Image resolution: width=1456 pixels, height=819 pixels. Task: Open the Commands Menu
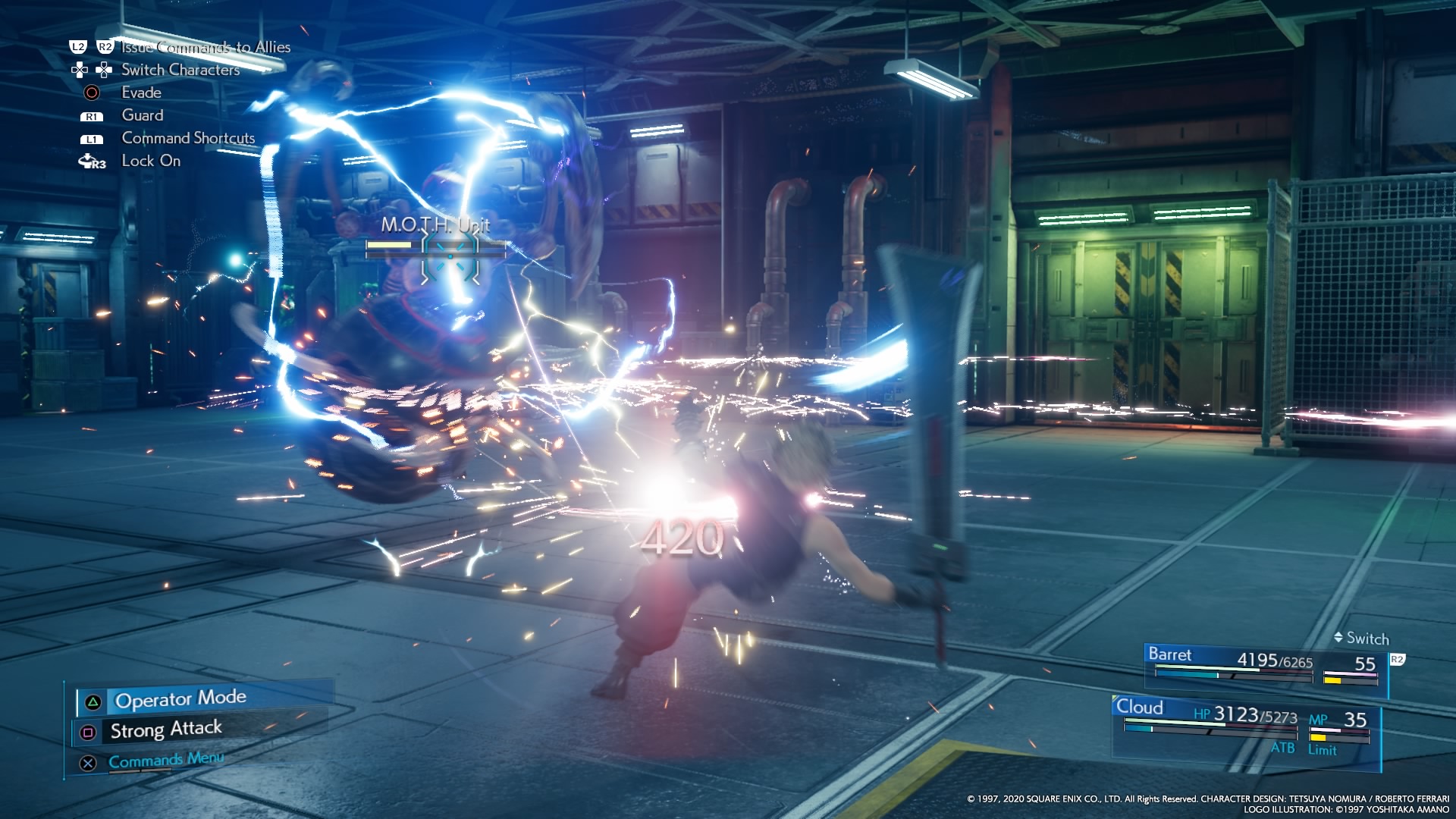(x=165, y=761)
